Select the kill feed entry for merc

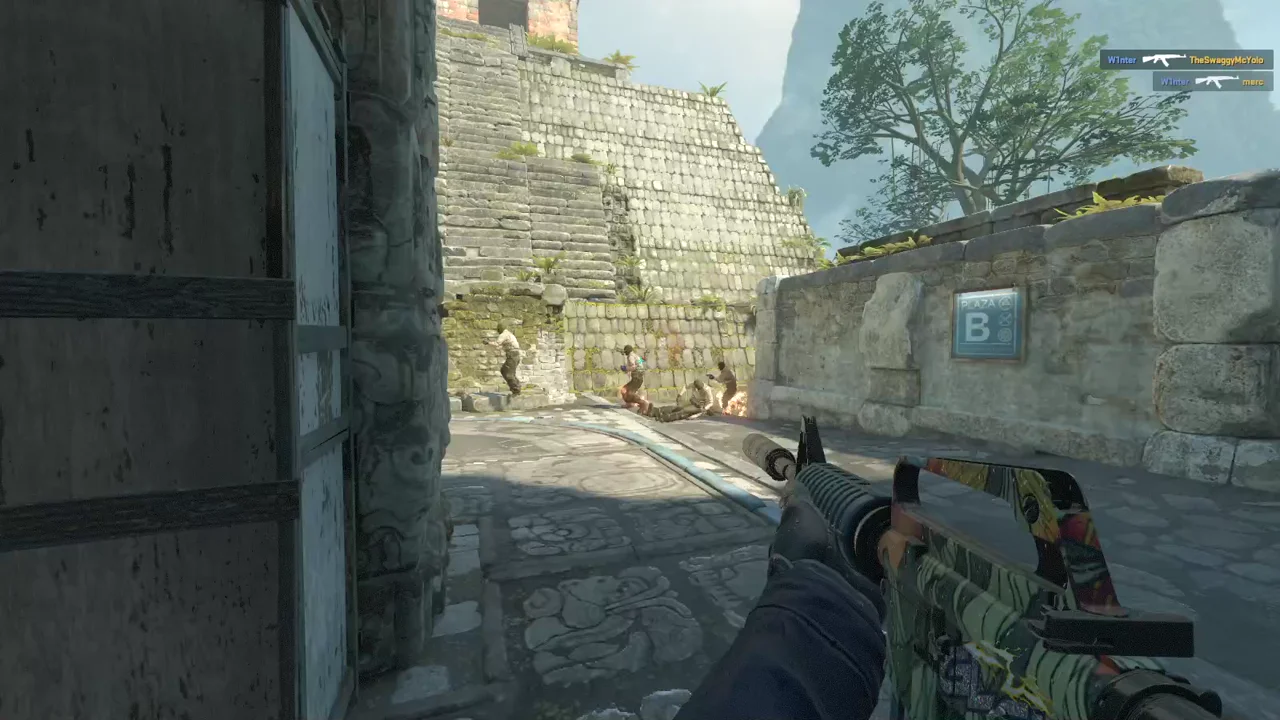(1212, 82)
